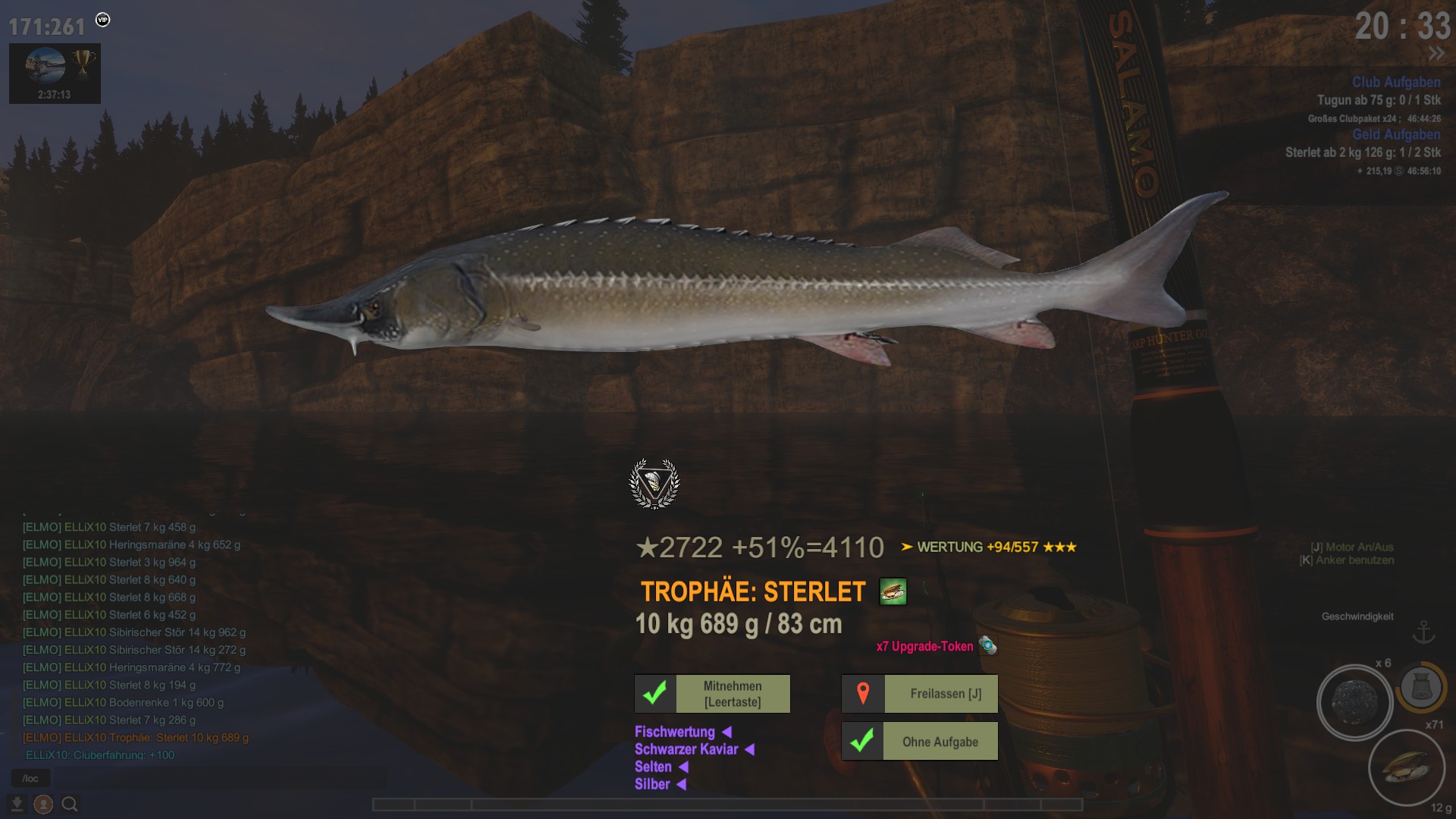Open the player avatar icon

[x=43, y=804]
